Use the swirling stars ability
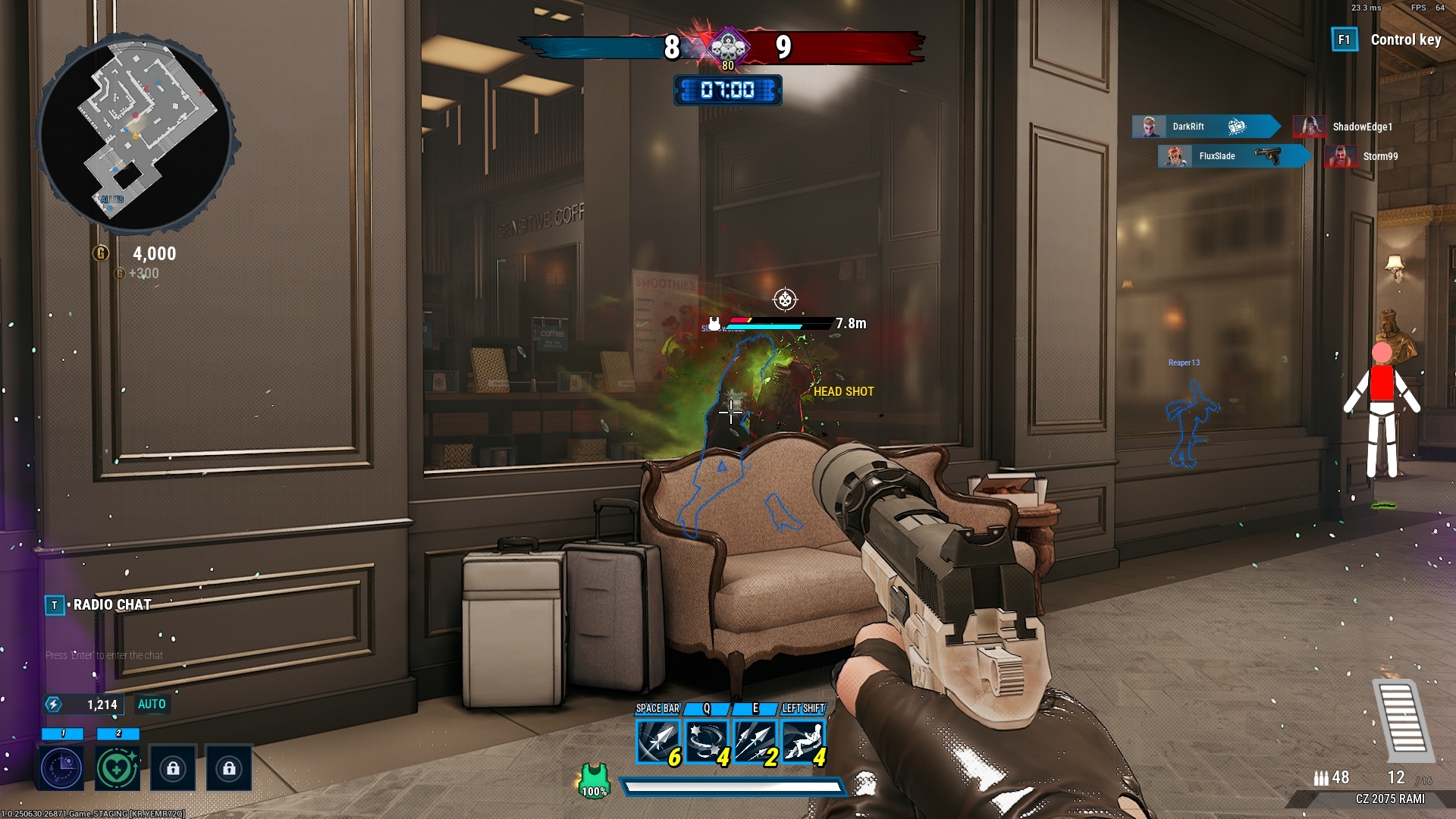The height and width of the screenshot is (819, 1456). (706, 741)
